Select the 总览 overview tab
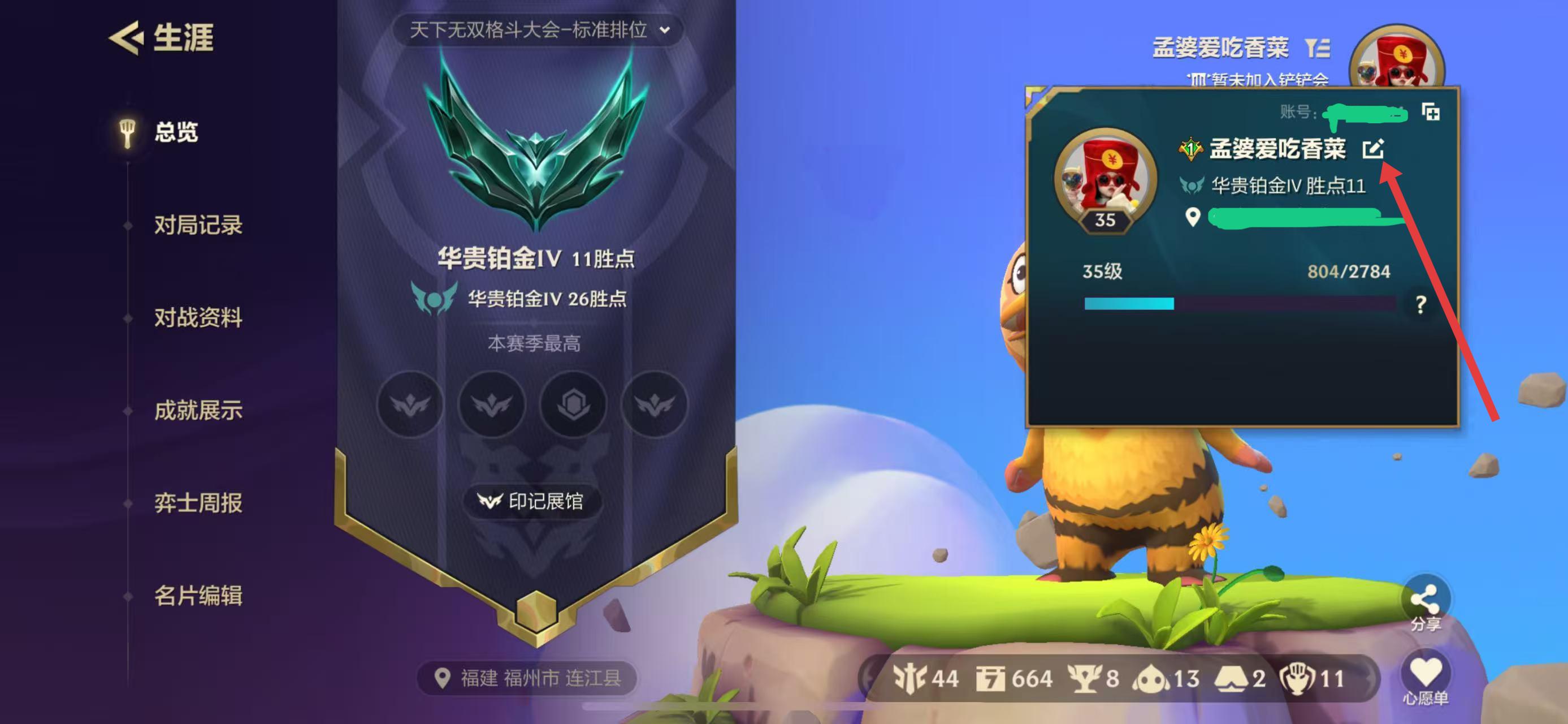Viewport: 1568px width, 724px height. coord(175,132)
